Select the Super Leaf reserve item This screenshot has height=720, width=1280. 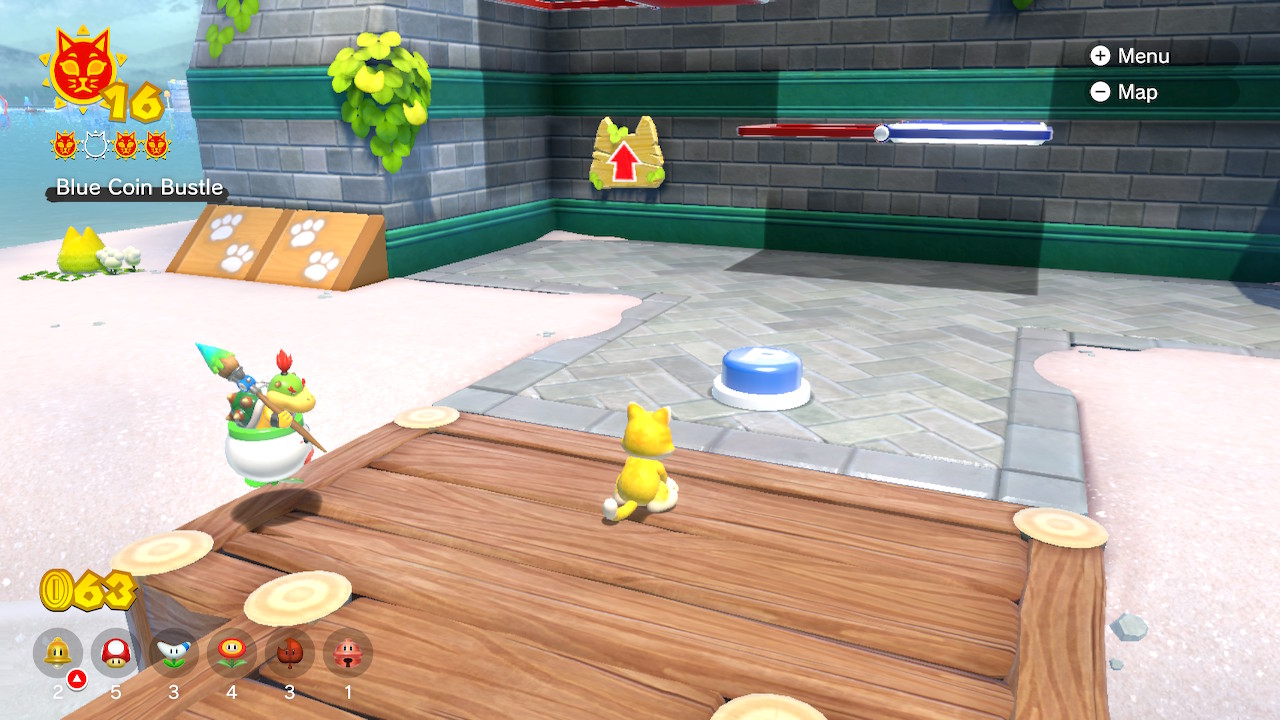pos(290,653)
